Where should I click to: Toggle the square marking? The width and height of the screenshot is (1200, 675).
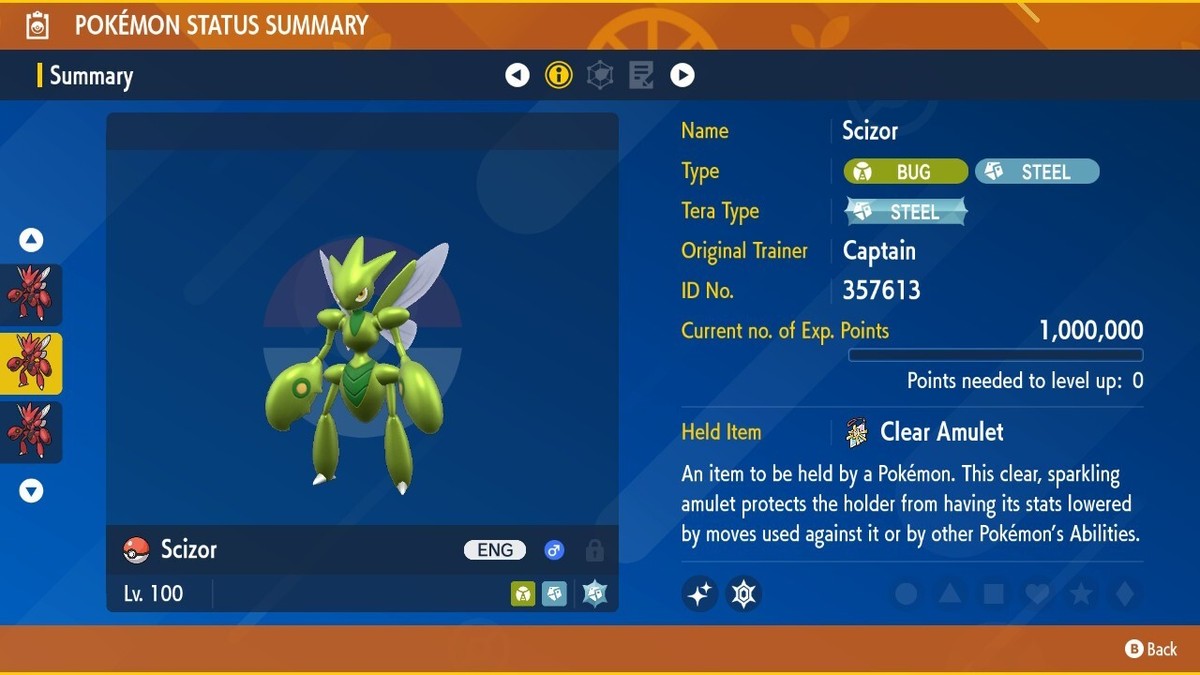pyautogui.click(x=994, y=594)
